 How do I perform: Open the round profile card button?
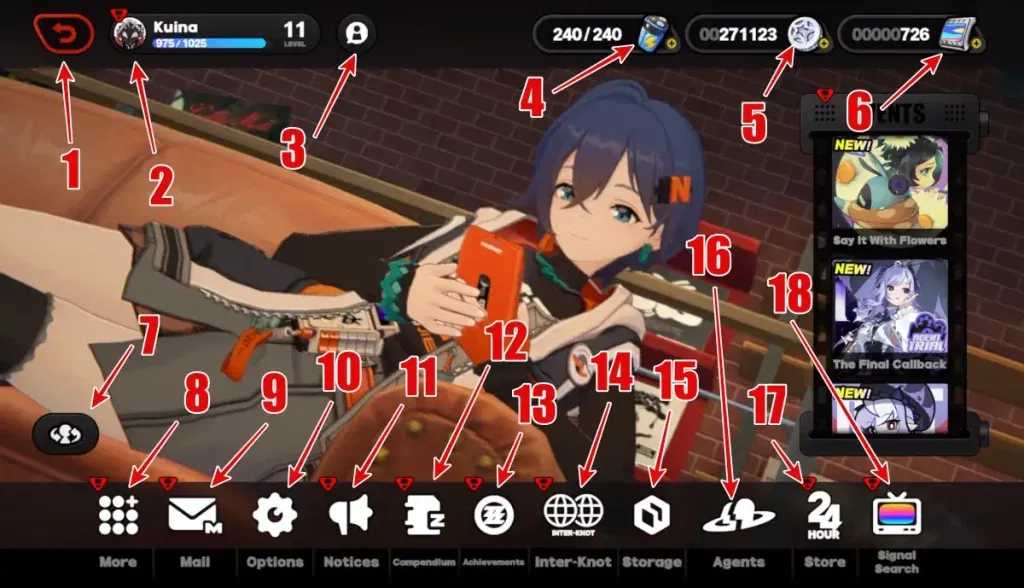tap(357, 33)
